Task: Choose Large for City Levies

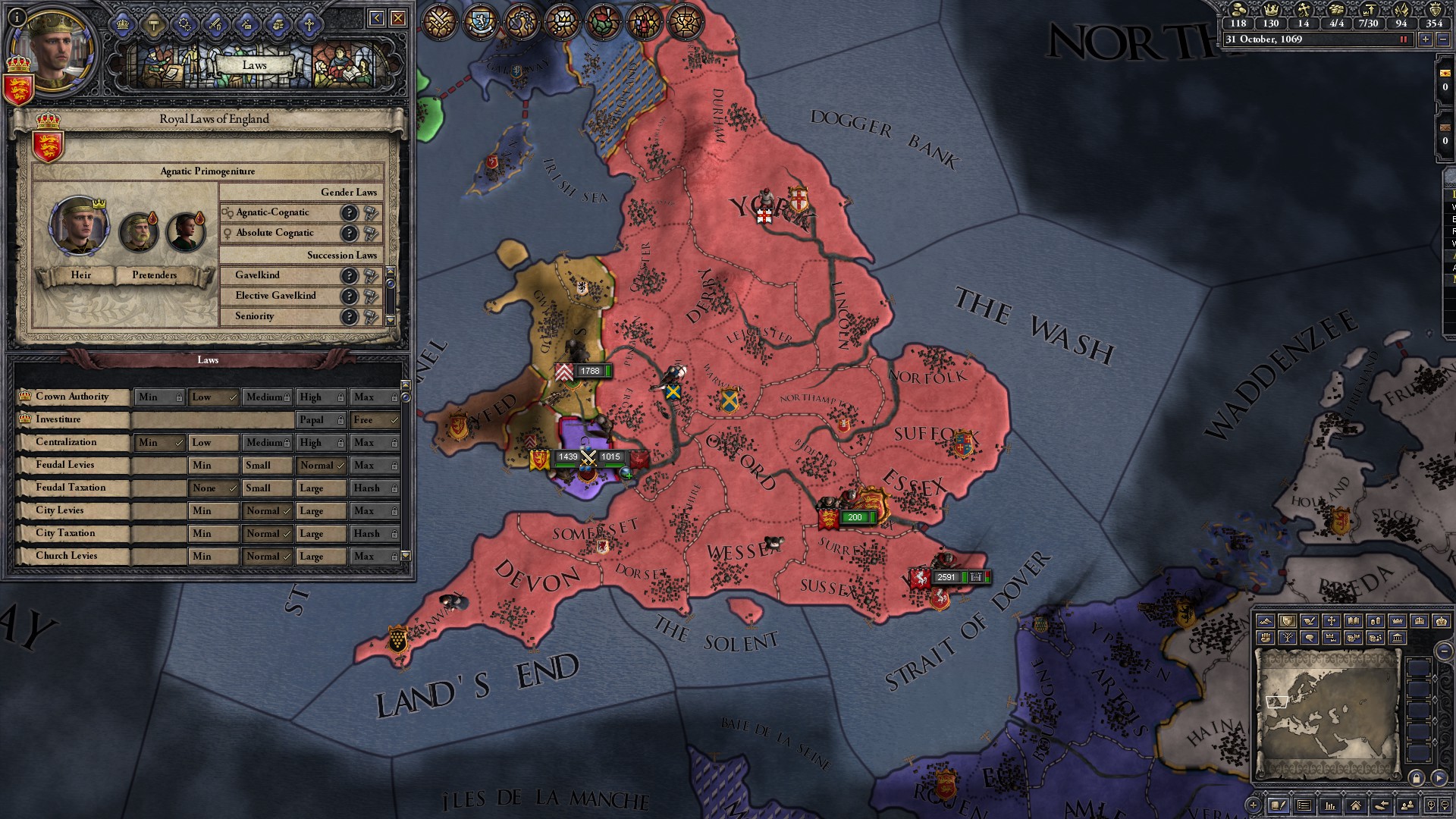Action: 321,511
